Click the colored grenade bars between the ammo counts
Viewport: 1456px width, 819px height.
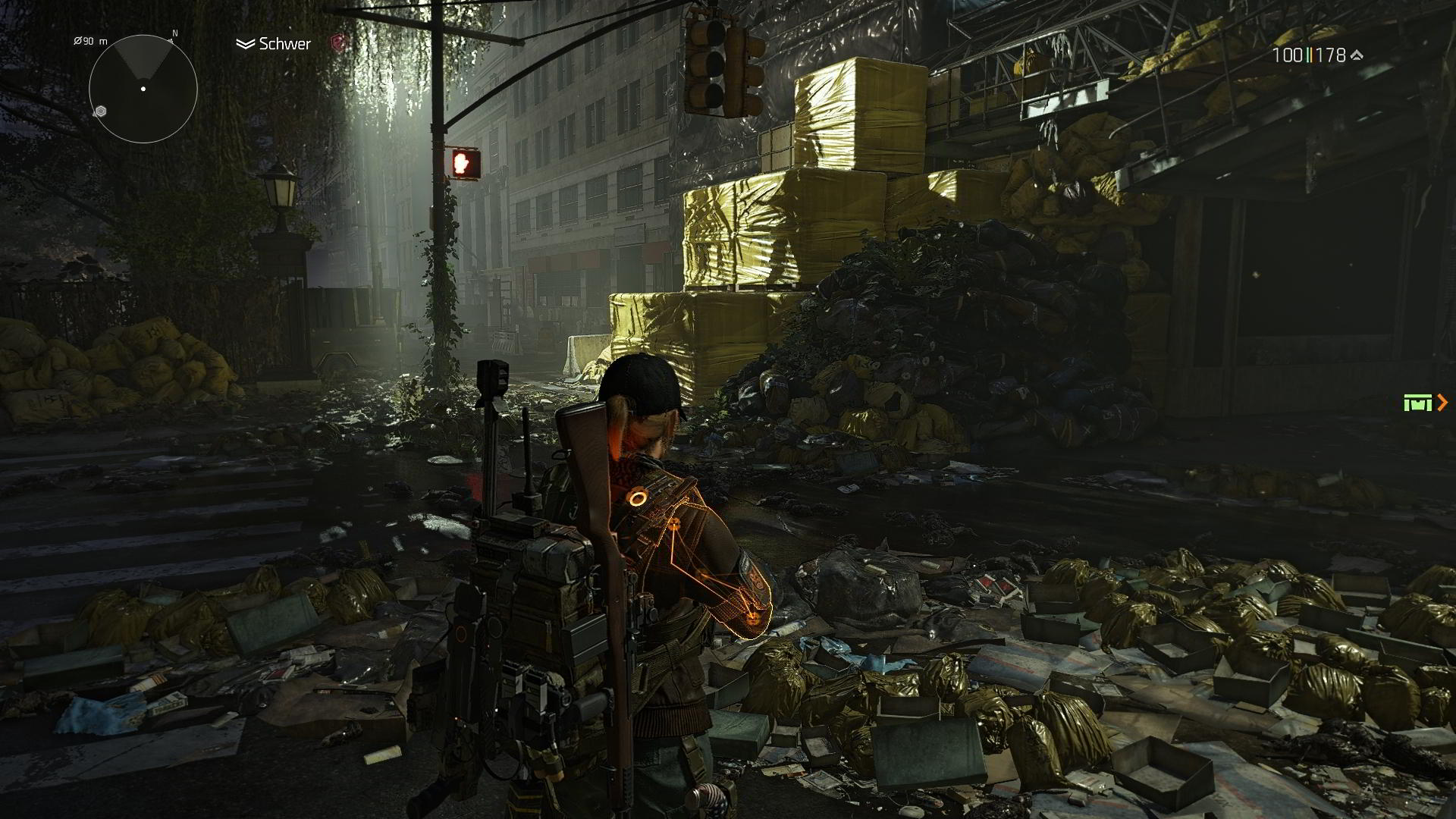[x=1311, y=55]
